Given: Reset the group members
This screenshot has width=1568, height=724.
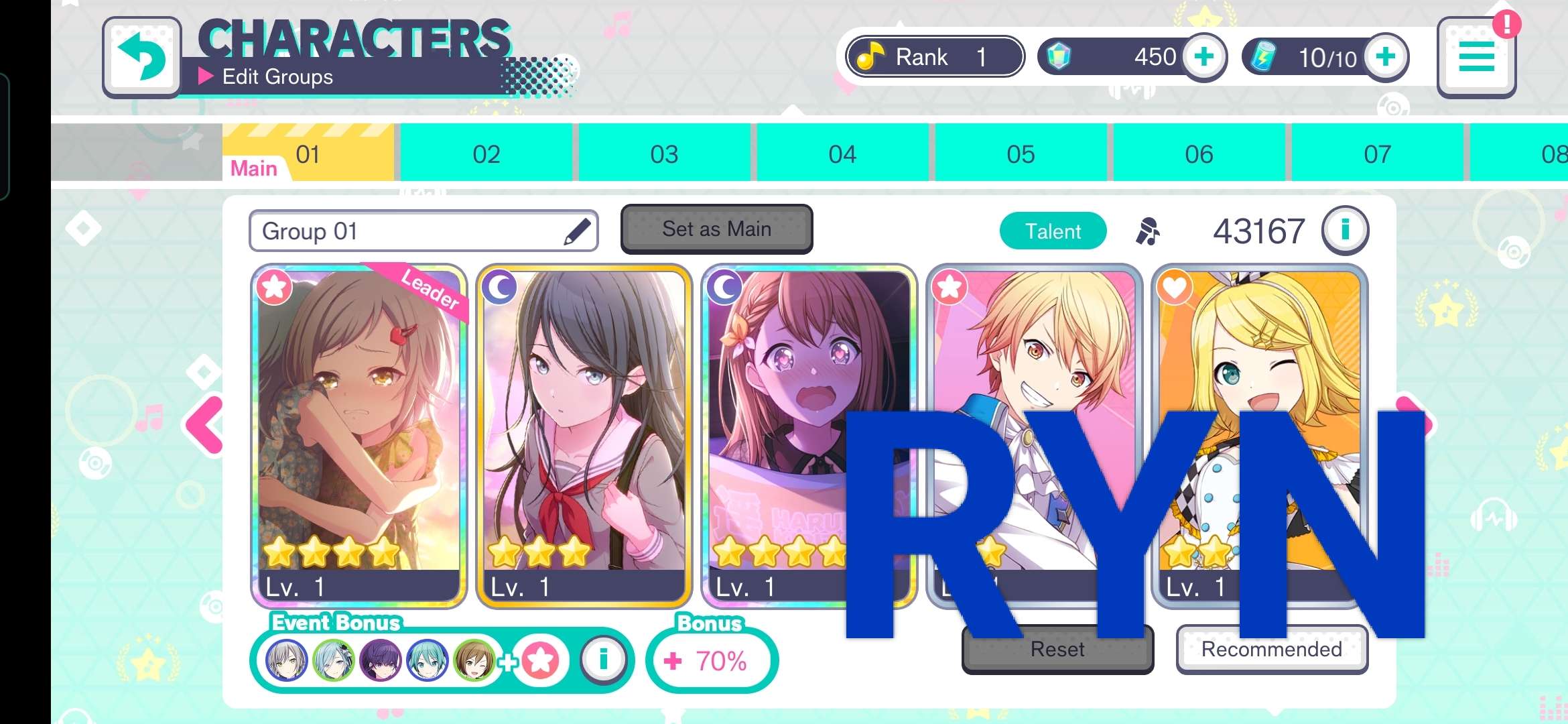Looking at the screenshot, I should 1057,650.
